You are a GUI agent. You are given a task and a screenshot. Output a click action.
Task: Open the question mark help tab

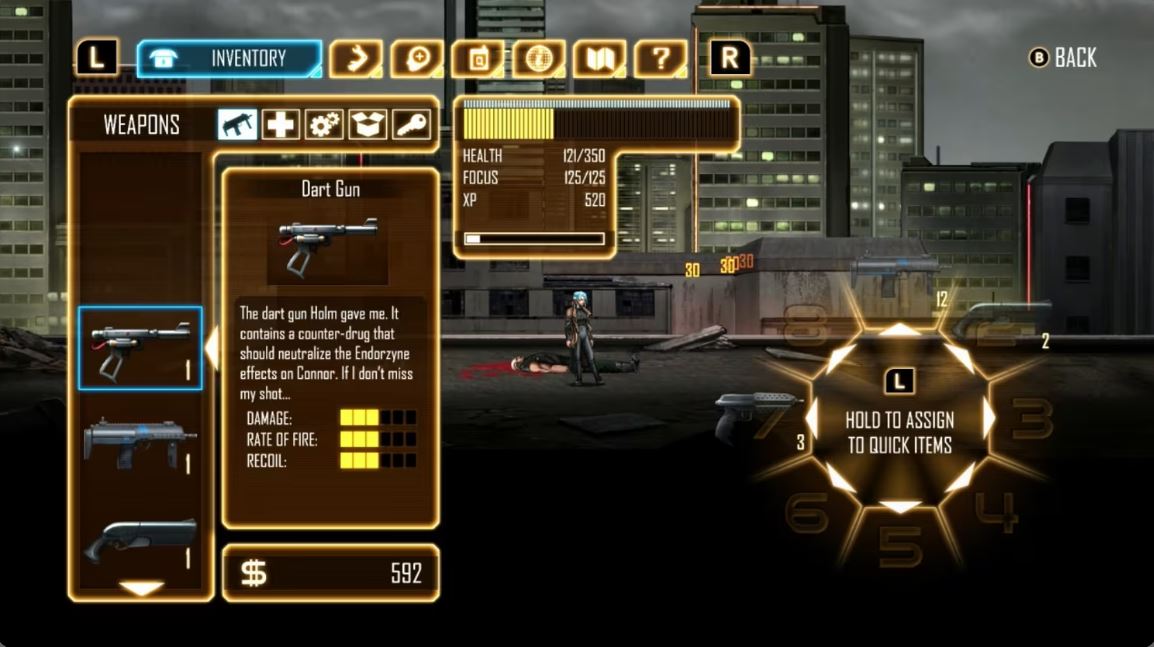coord(661,59)
